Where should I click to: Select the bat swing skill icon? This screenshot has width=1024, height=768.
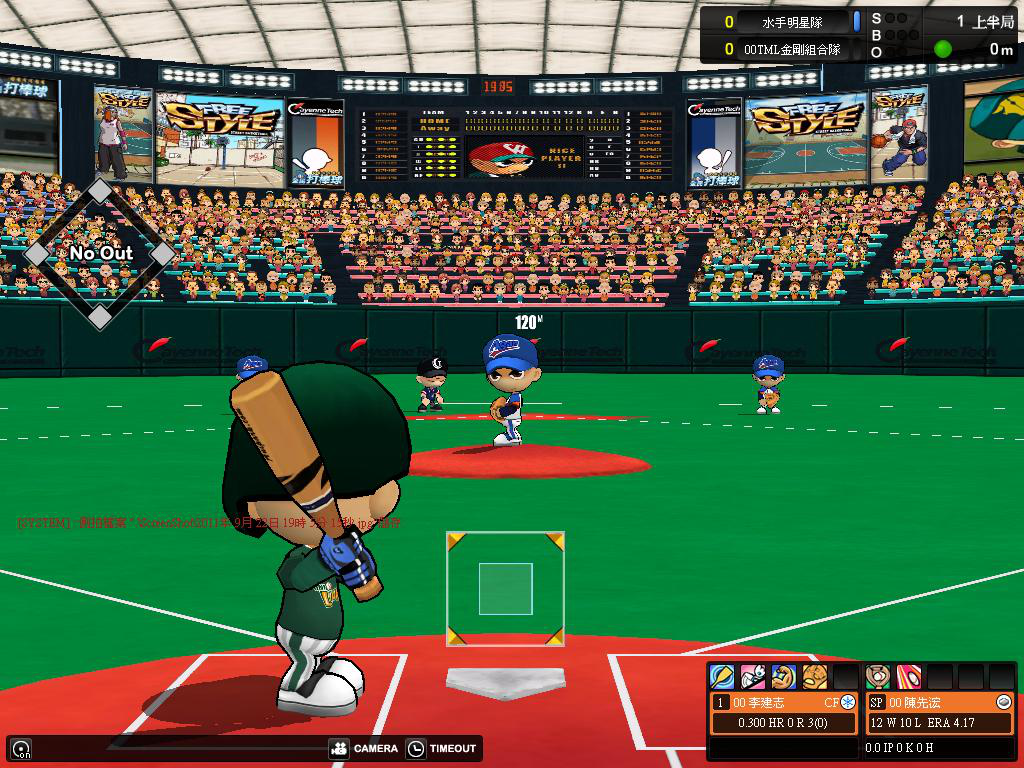point(722,677)
